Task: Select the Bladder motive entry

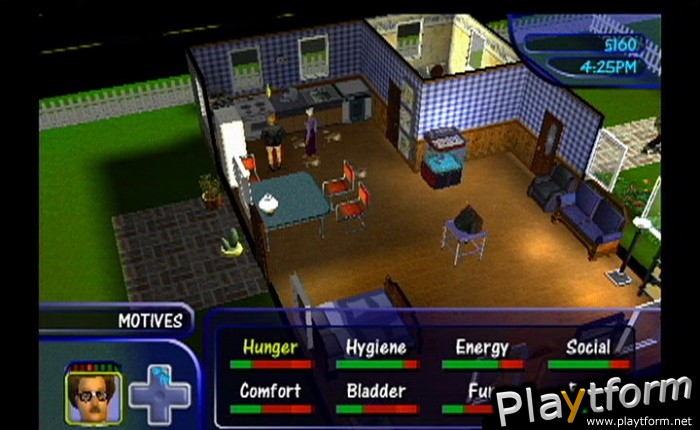Action: click(375, 393)
